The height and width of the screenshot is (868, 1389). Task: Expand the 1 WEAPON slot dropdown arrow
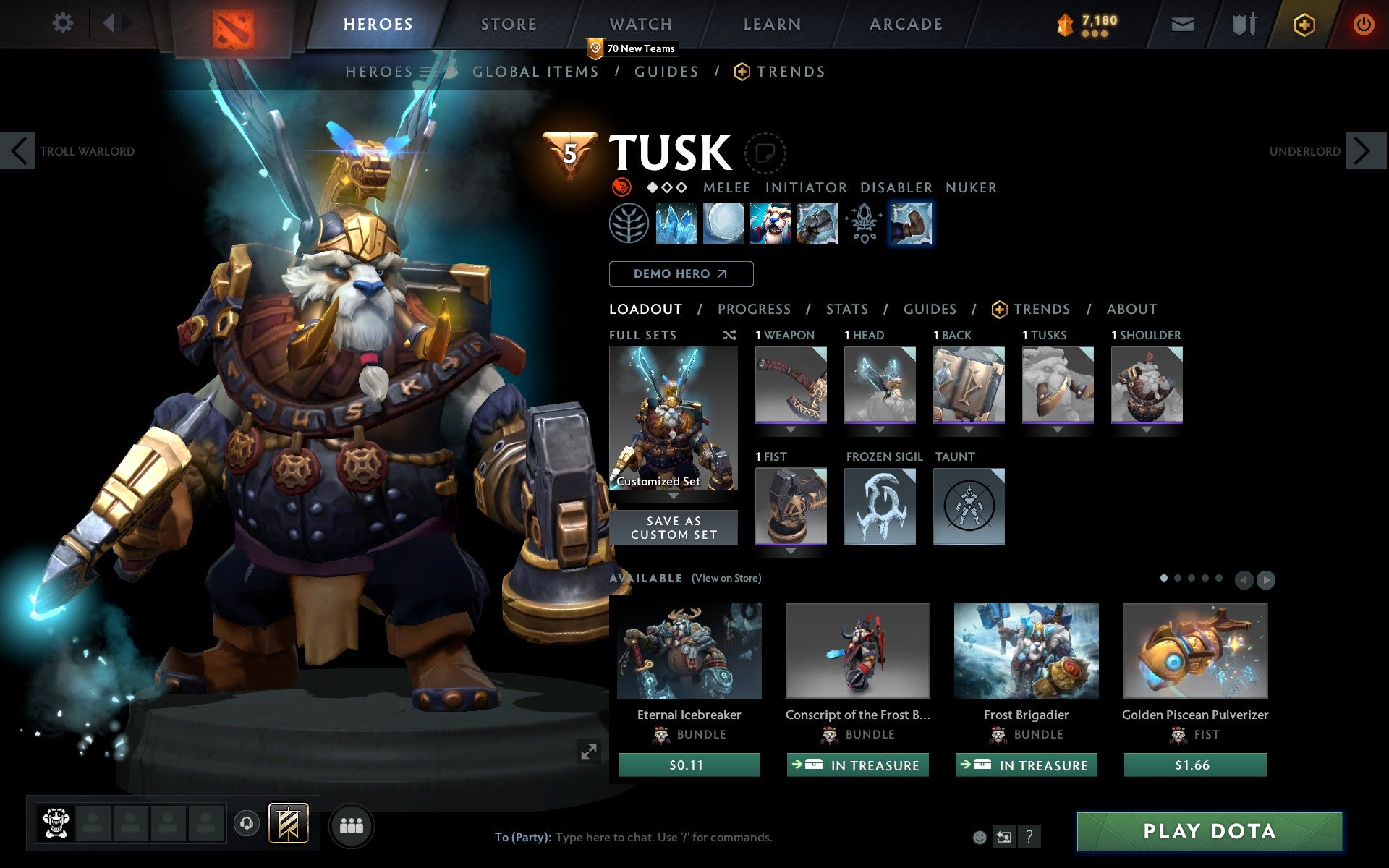coord(790,427)
